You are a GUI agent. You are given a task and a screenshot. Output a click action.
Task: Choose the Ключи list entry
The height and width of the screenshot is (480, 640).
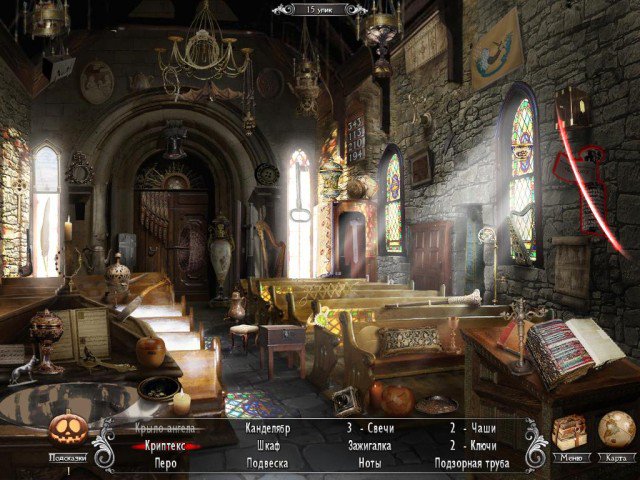(481, 446)
